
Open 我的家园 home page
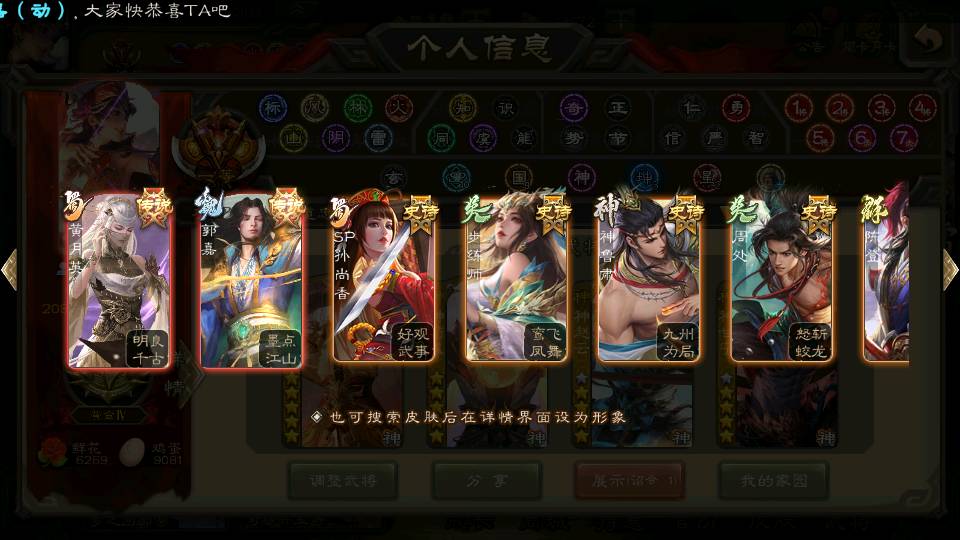pos(773,481)
